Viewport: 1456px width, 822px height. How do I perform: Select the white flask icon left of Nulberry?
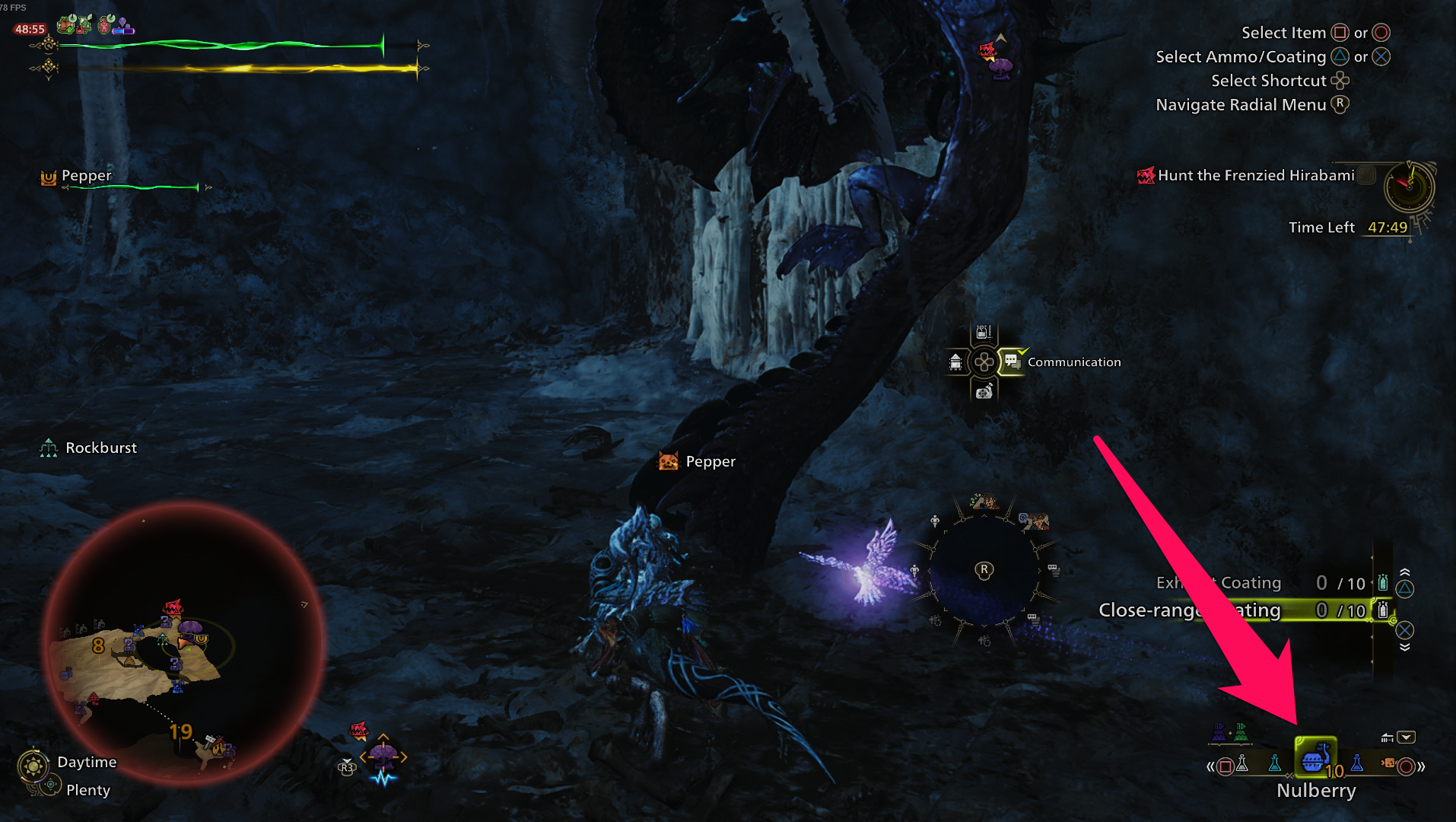click(1242, 763)
